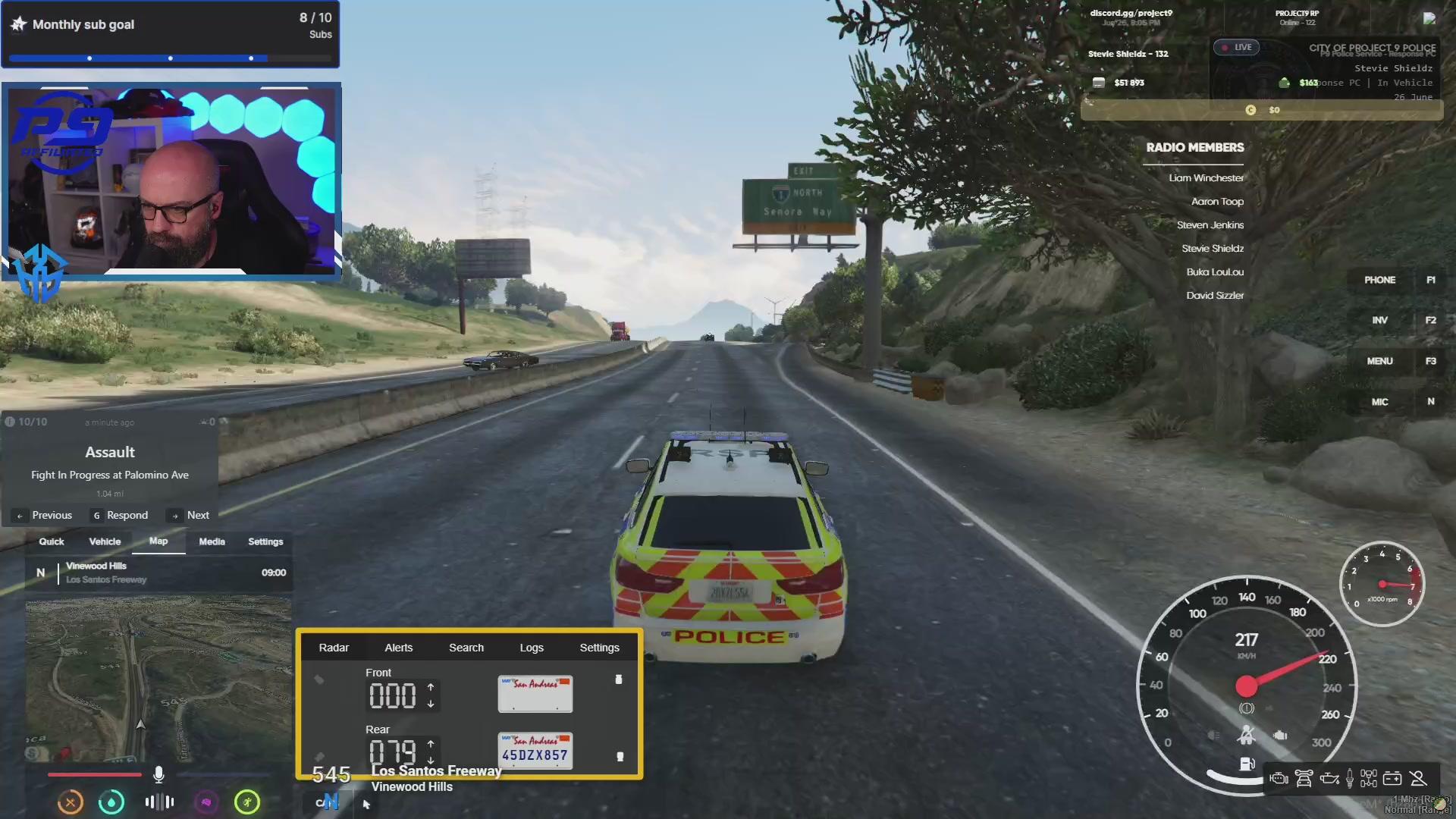The image size is (1456, 819).
Task: Open the Search tab
Action: click(x=466, y=648)
